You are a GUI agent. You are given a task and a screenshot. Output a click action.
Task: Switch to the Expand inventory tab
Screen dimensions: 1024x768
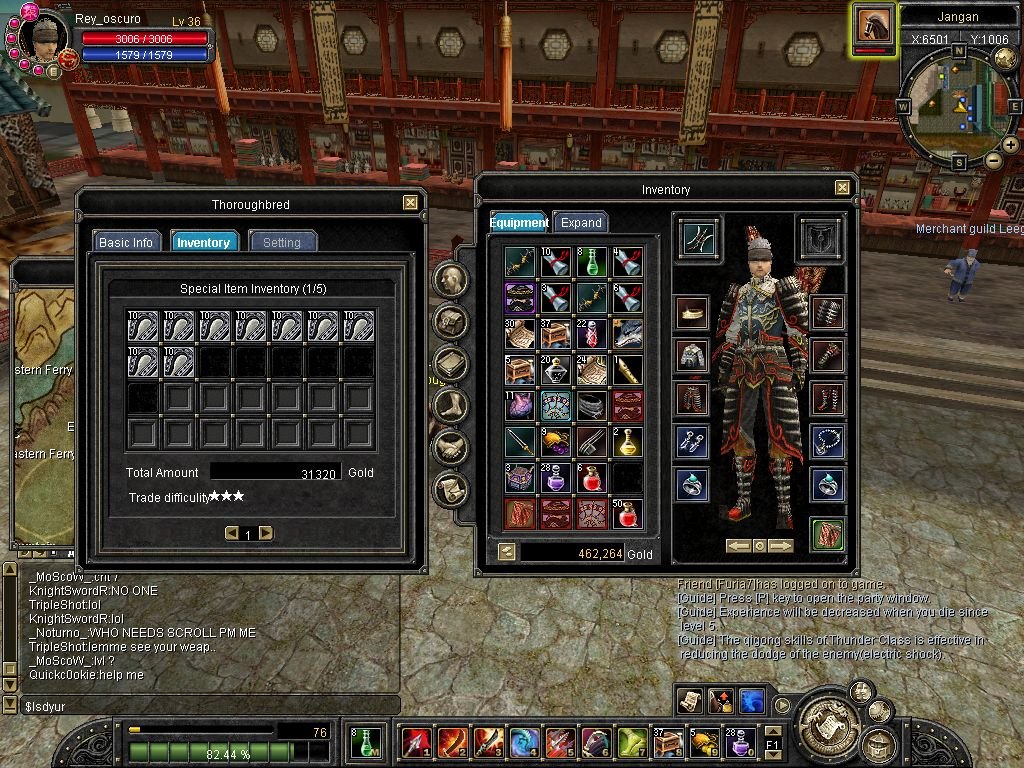point(581,222)
